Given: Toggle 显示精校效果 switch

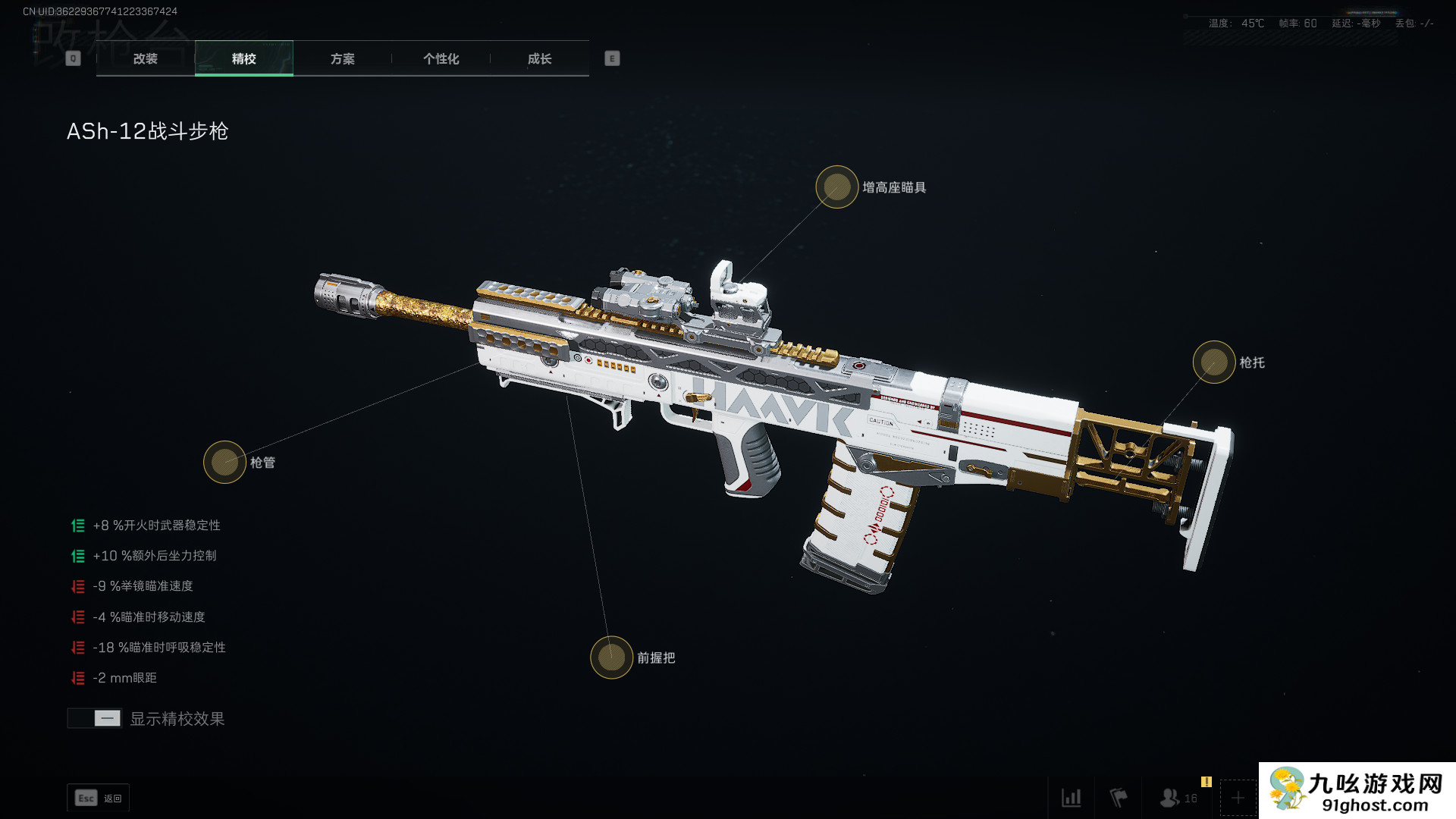Looking at the screenshot, I should pos(95,718).
